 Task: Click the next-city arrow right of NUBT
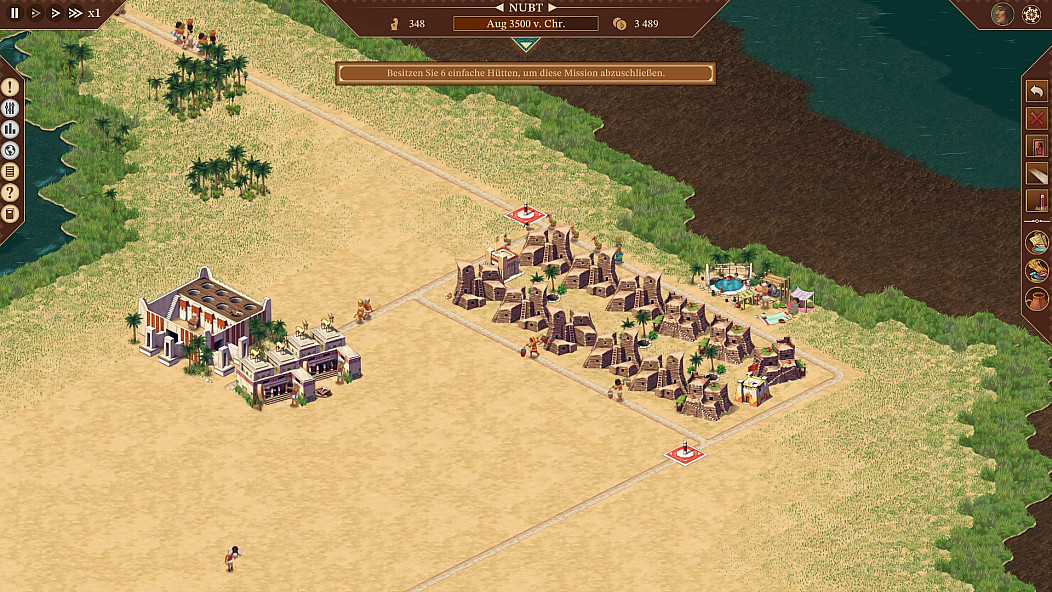click(x=551, y=7)
